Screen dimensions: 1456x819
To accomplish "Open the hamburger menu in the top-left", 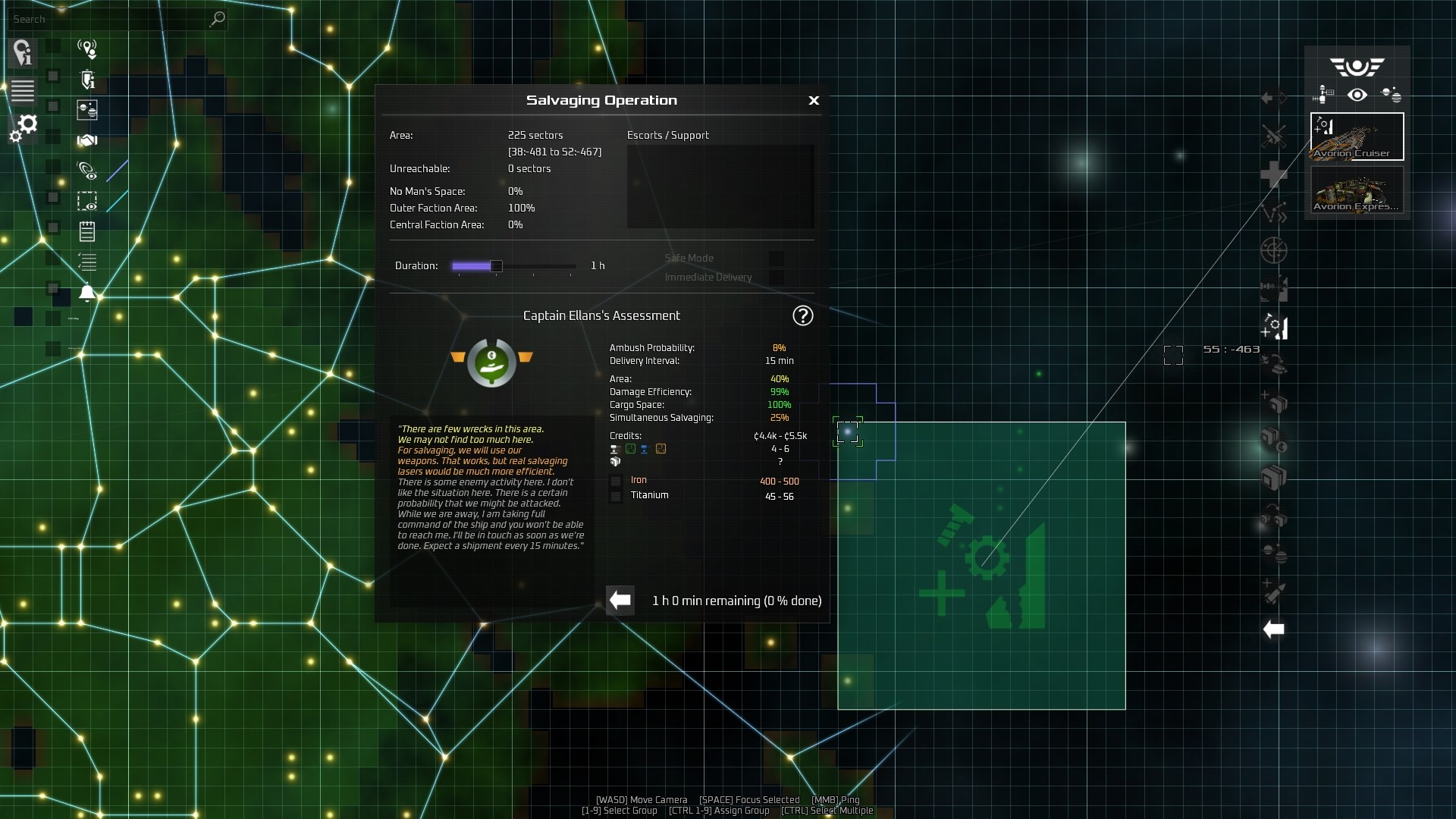I will click(x=23, y=91).
